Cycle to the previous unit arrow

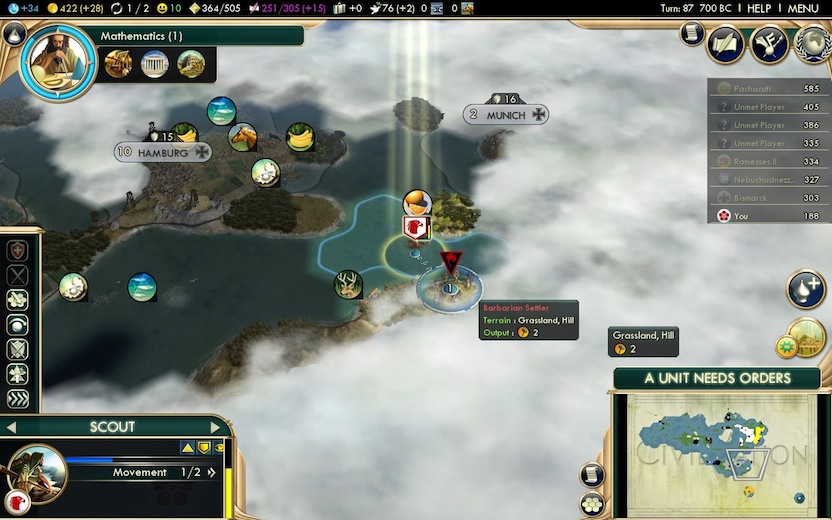pyautogui.click(x=11, y=427)
